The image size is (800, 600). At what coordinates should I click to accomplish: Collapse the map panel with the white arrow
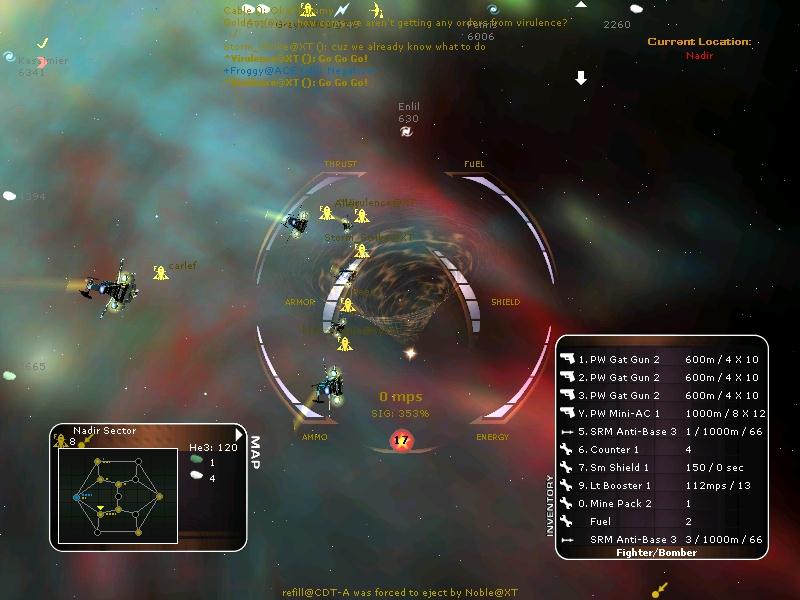pyautogui.click(x=238, y=434)
